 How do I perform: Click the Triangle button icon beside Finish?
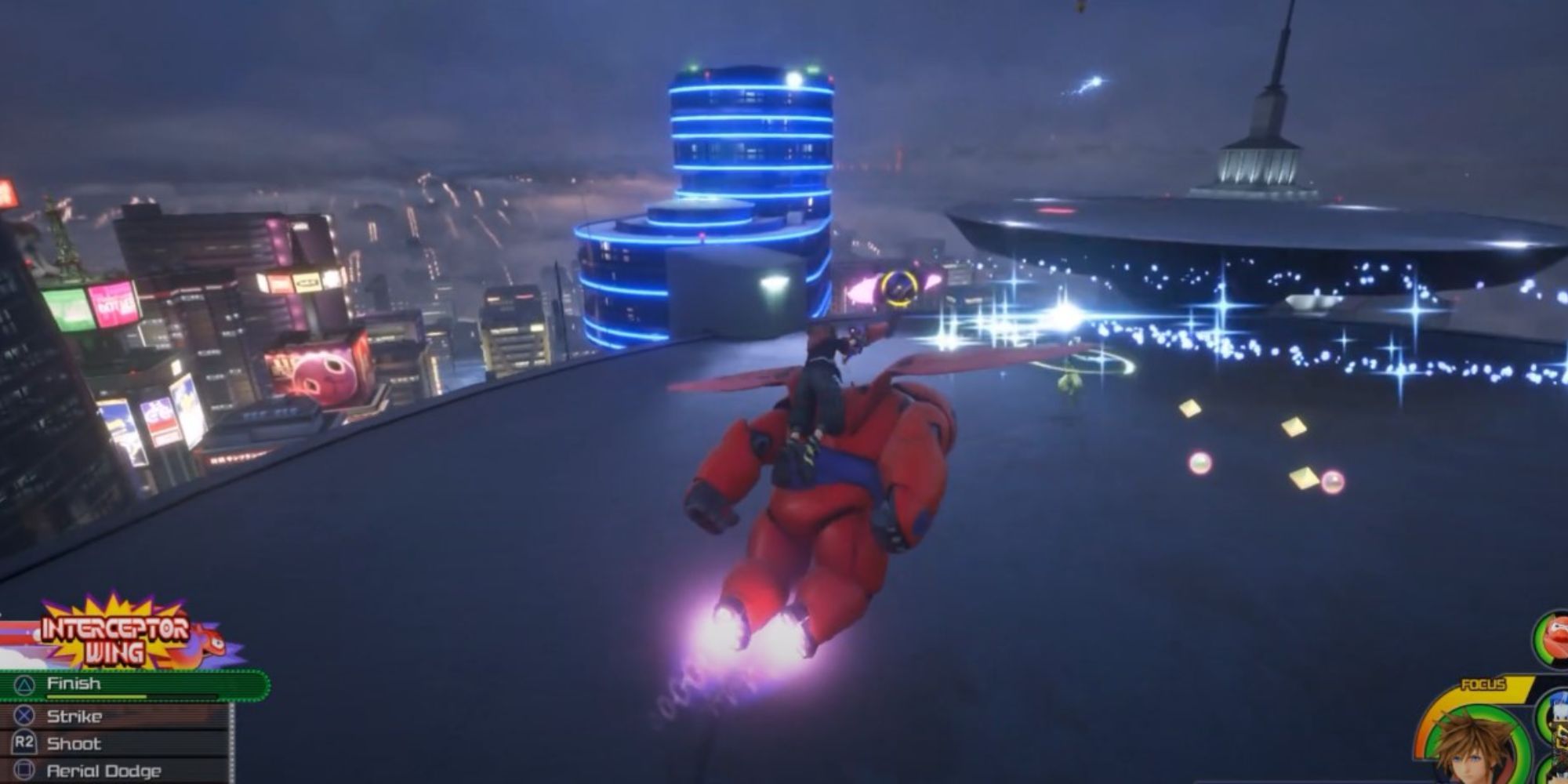click(x=25, y=686)
